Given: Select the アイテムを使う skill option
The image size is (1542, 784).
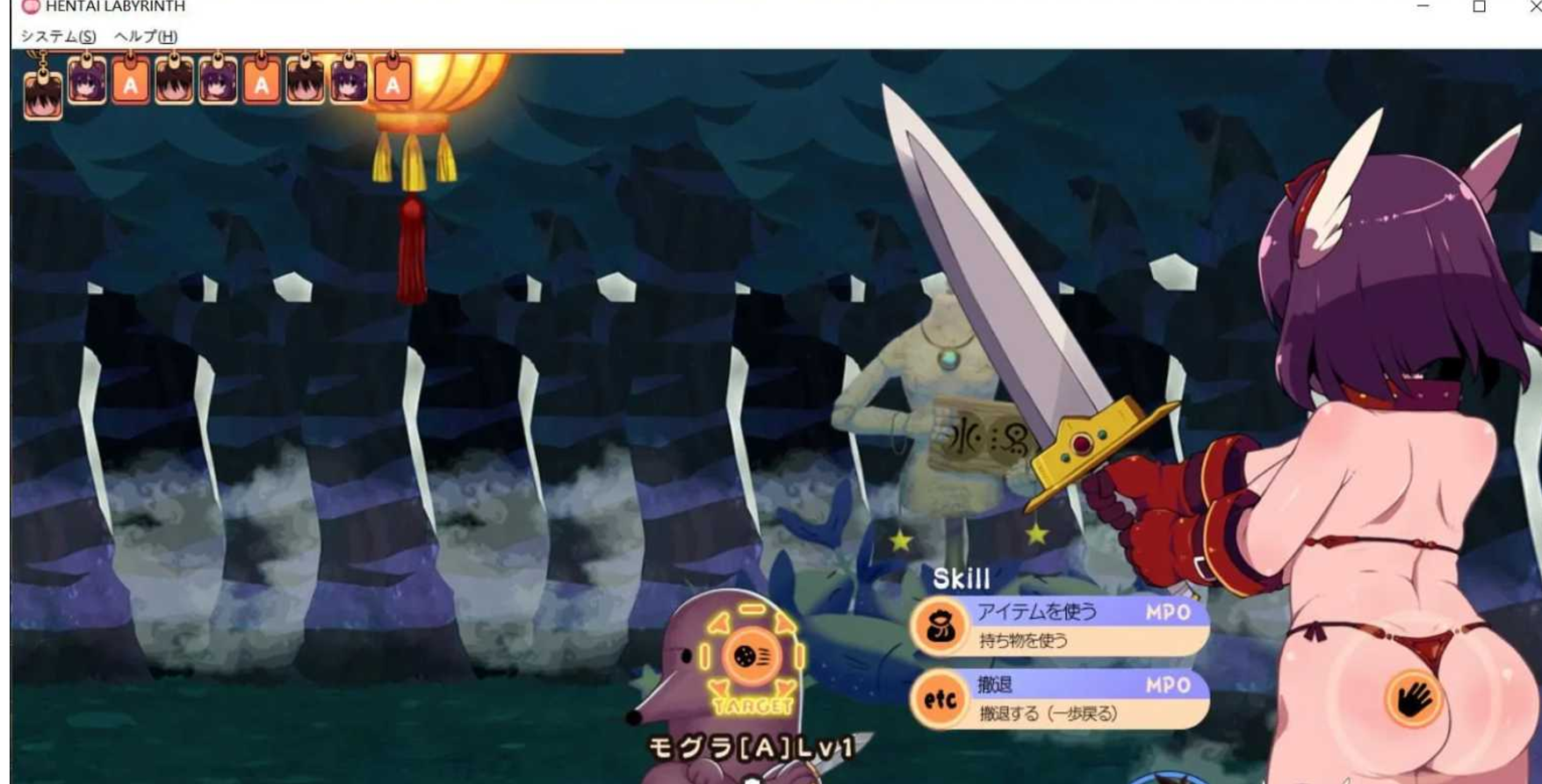Looking at the screenshot, I should coord(1060,625).
